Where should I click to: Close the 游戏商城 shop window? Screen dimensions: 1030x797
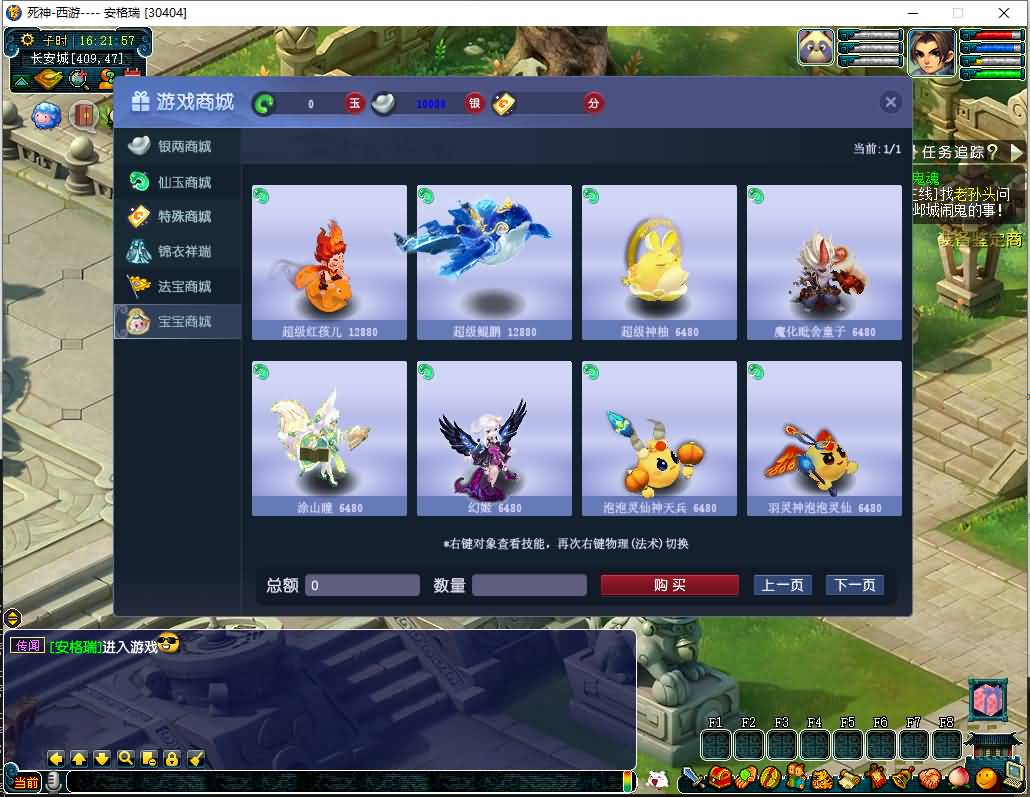tap(891, 102)
